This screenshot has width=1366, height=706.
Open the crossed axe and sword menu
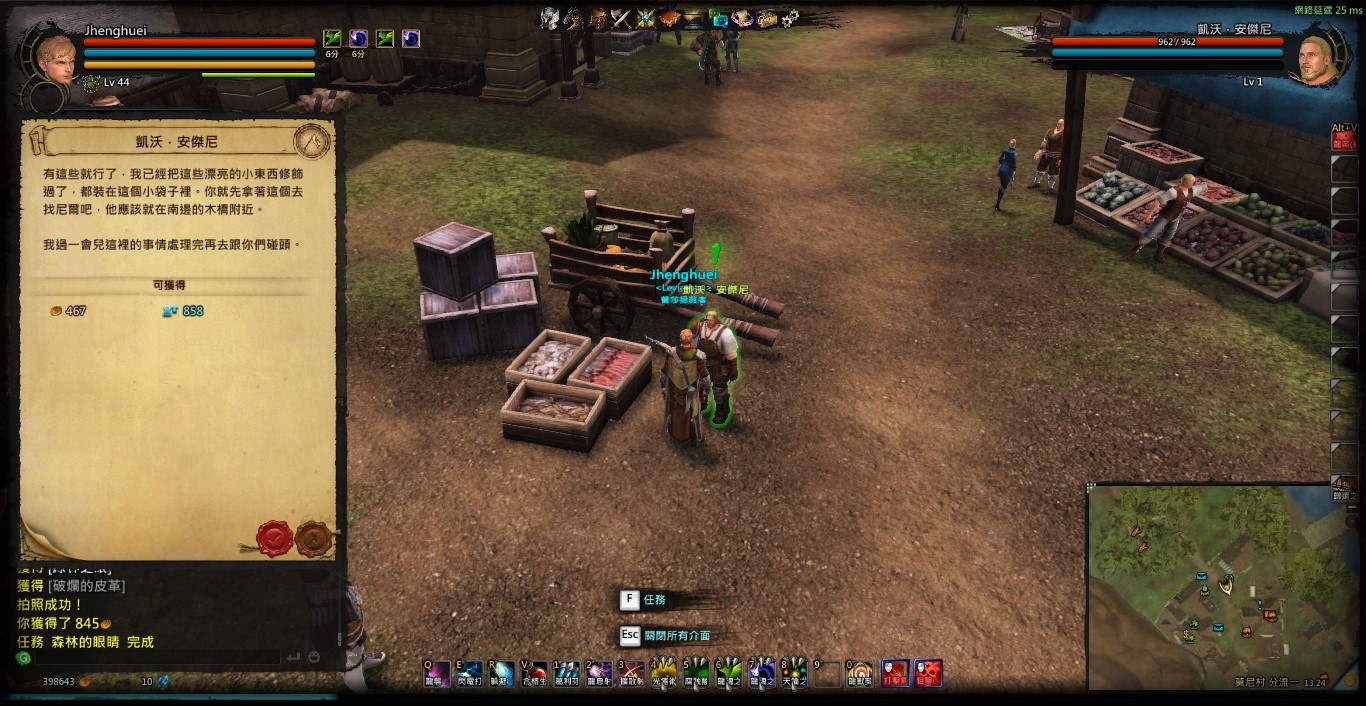coord(622,18)
